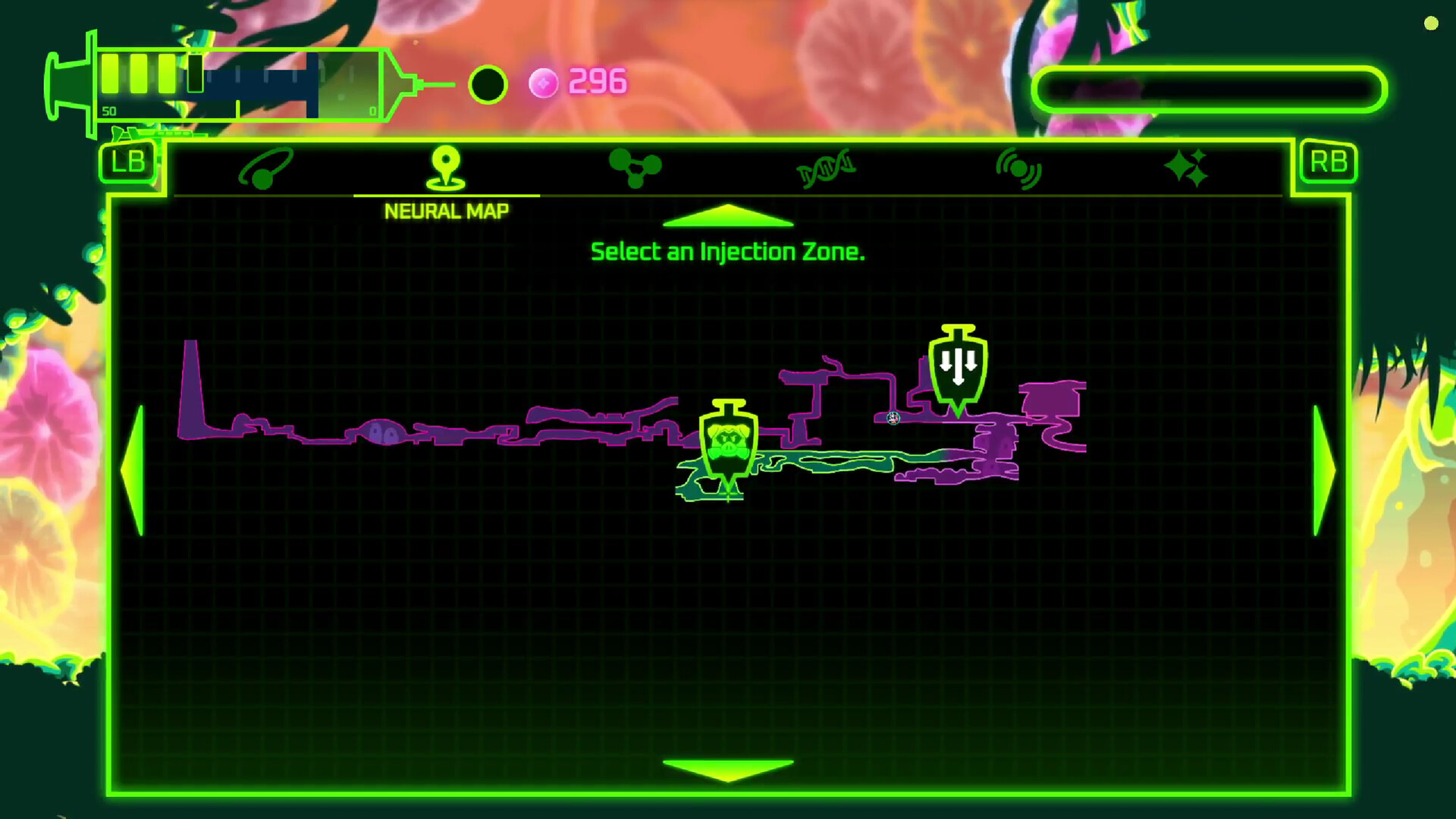Toggle the player position marker on map

pyautogui.click(x=892, y=418)
